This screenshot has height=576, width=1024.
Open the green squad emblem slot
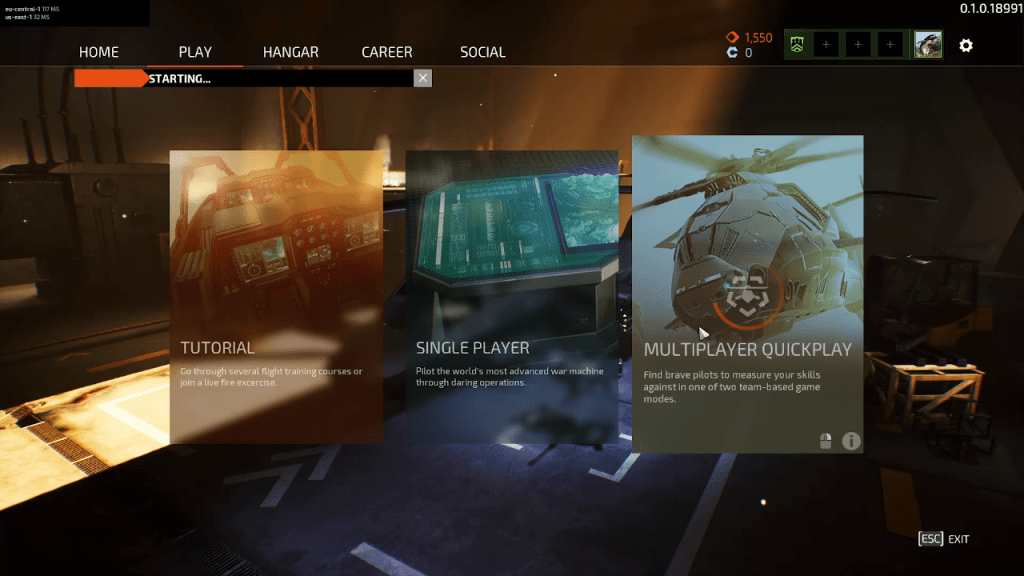[x=797, y=45]
